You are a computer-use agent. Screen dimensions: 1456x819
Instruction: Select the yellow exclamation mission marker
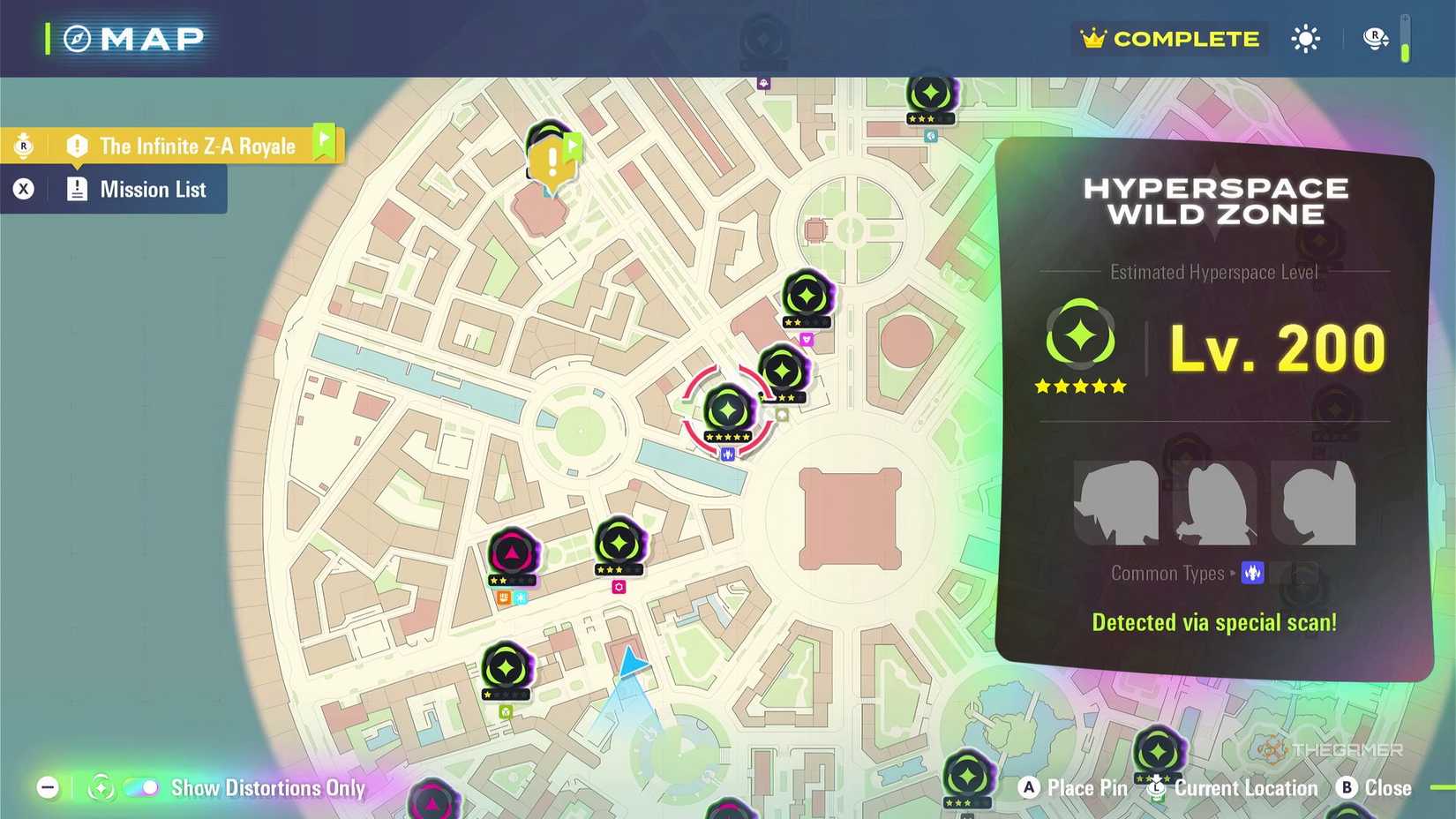(x=552, y=161)
